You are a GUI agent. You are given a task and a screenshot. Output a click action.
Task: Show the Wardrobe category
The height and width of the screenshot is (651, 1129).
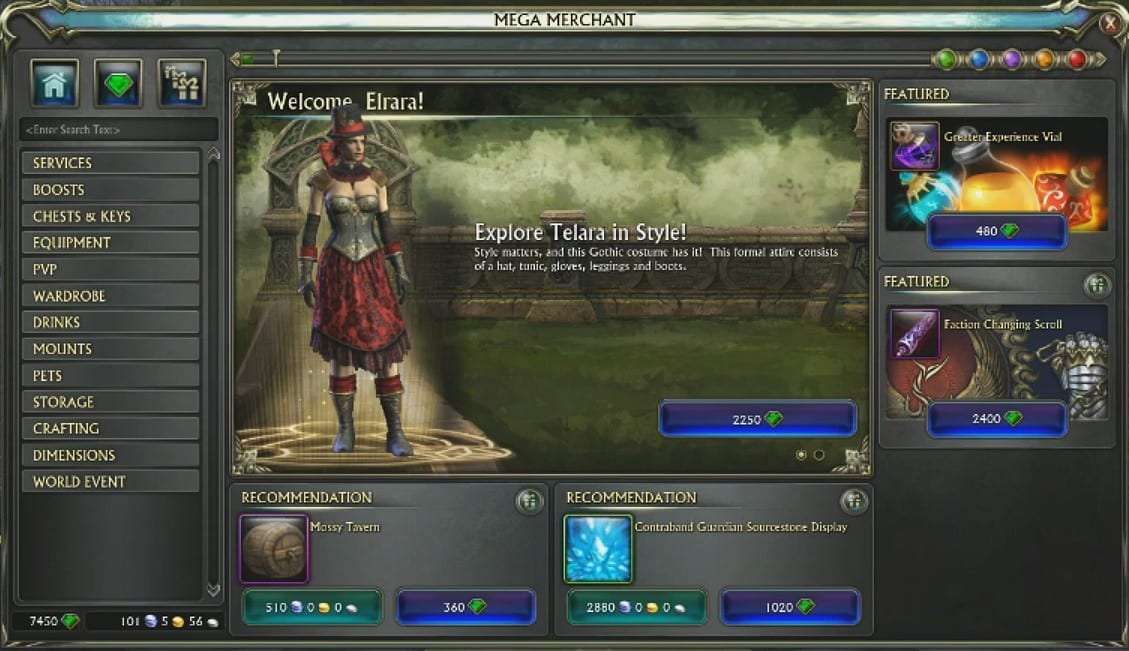pos(110,296)
